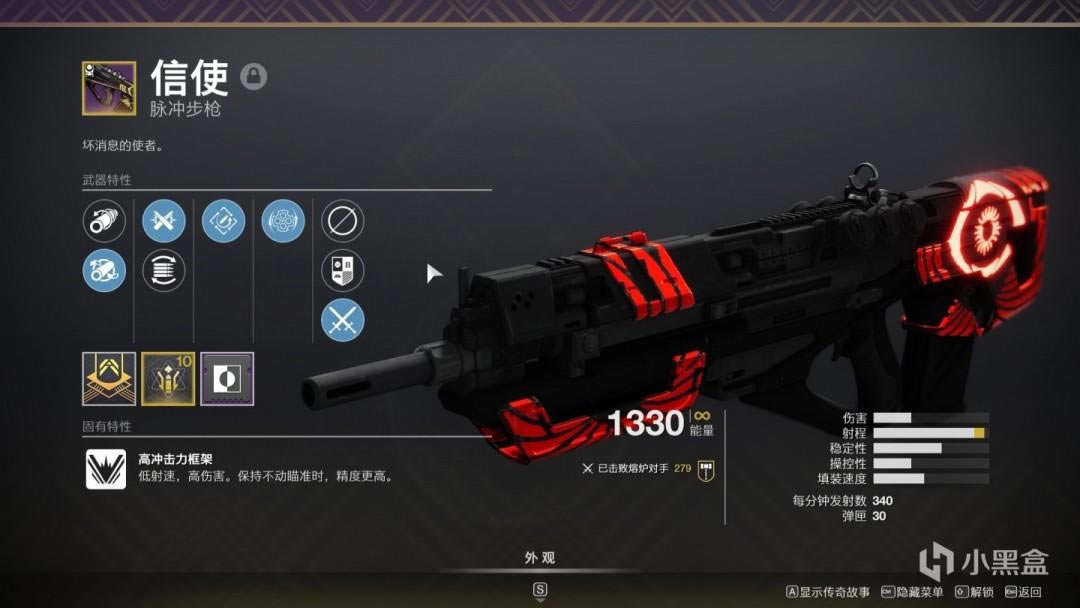Screen dimensions: 1080x608
Task: Click the 信使 weapon thumbnail
Action: [109, 88]
